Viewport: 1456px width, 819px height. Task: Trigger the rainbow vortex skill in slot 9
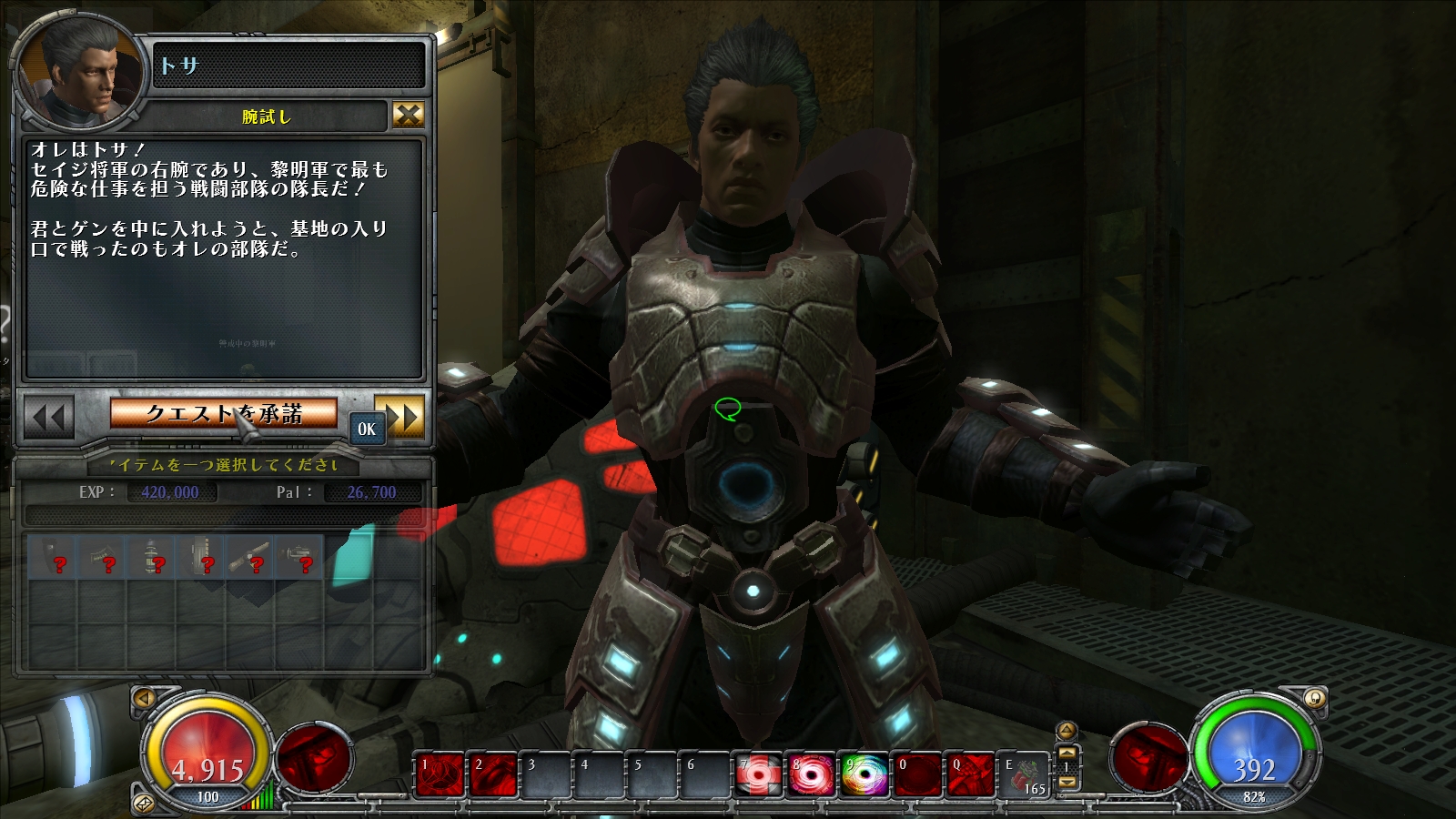point(864,774)
